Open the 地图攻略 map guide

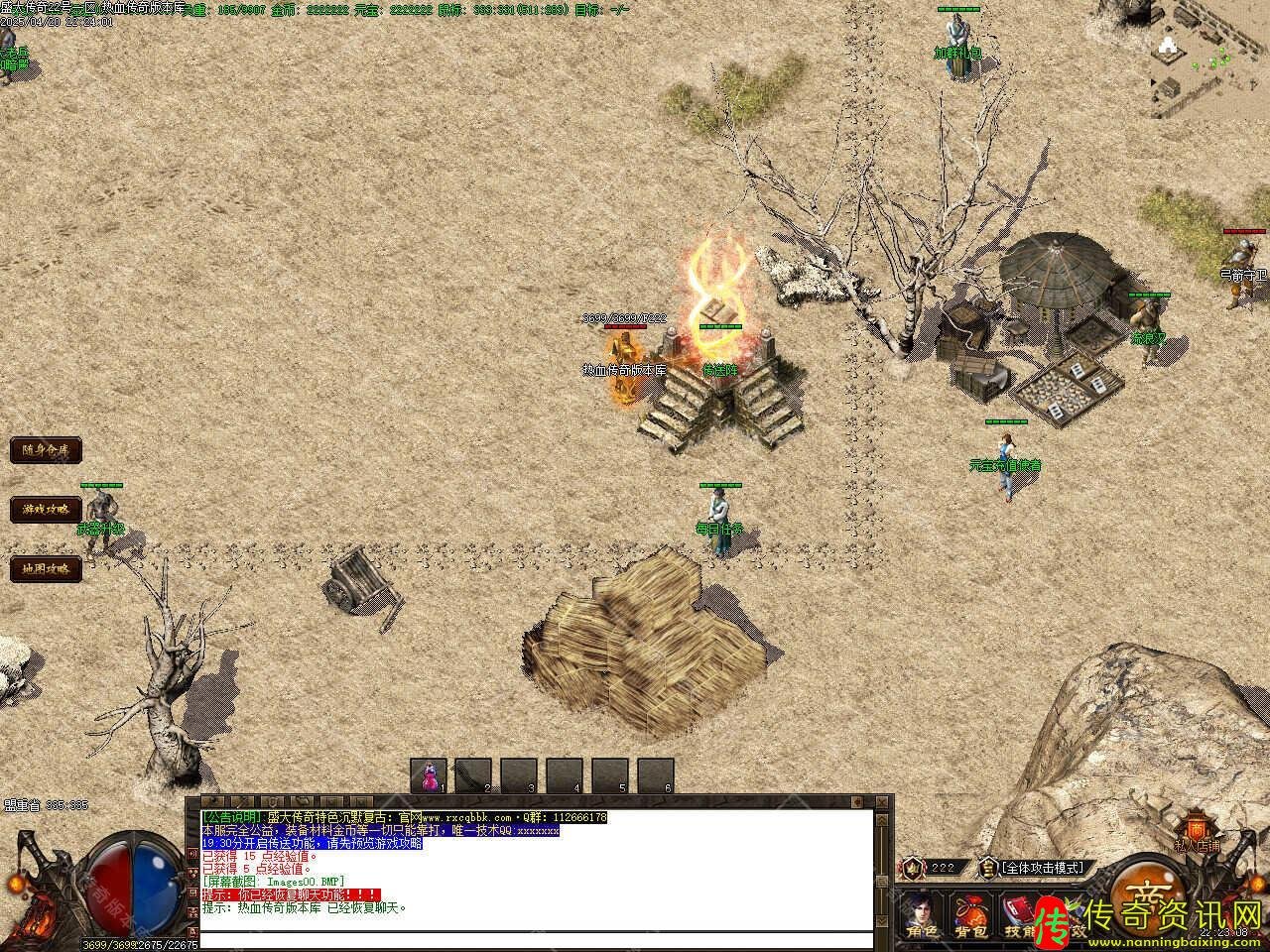(46, 568)
